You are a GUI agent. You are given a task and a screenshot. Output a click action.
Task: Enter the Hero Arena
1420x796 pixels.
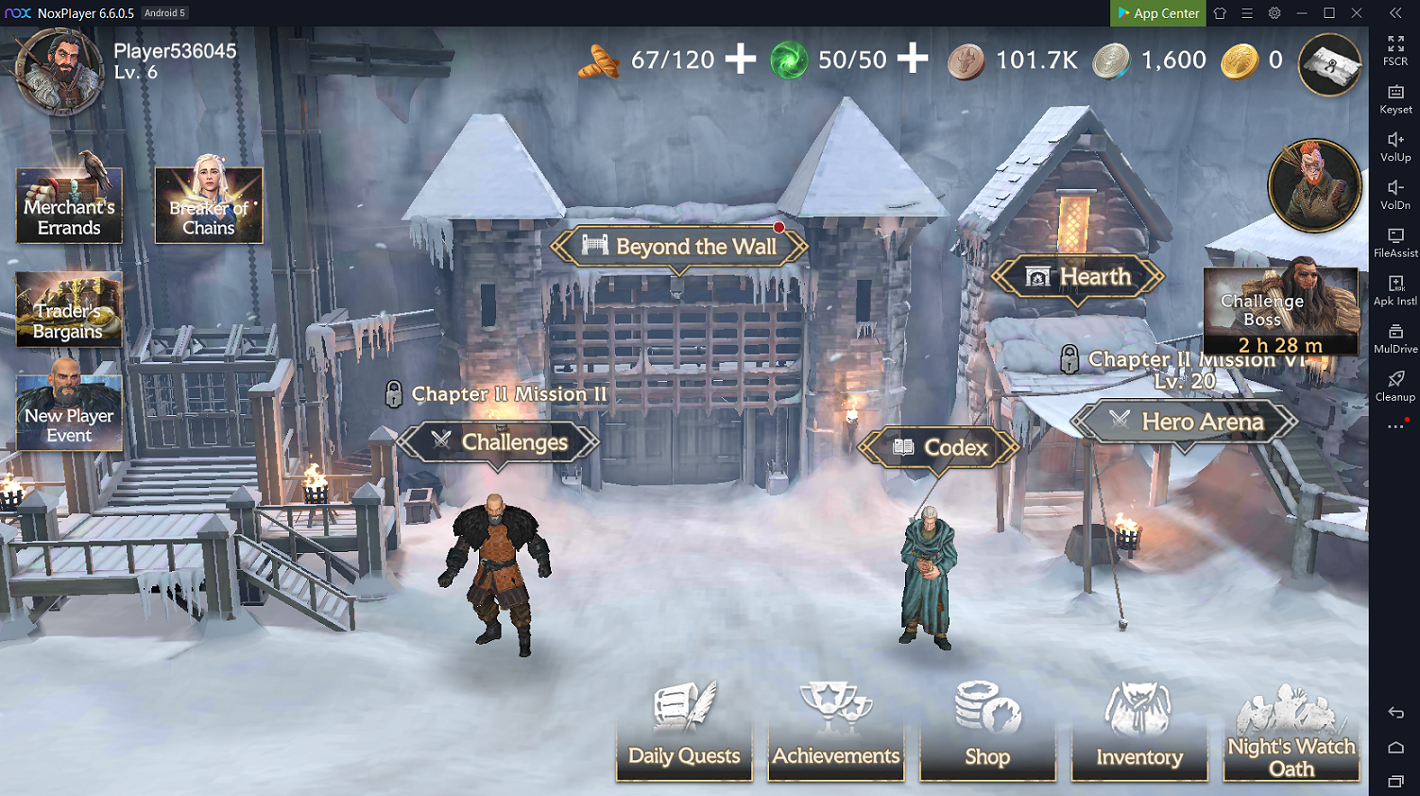click(x=1185, y=422)
